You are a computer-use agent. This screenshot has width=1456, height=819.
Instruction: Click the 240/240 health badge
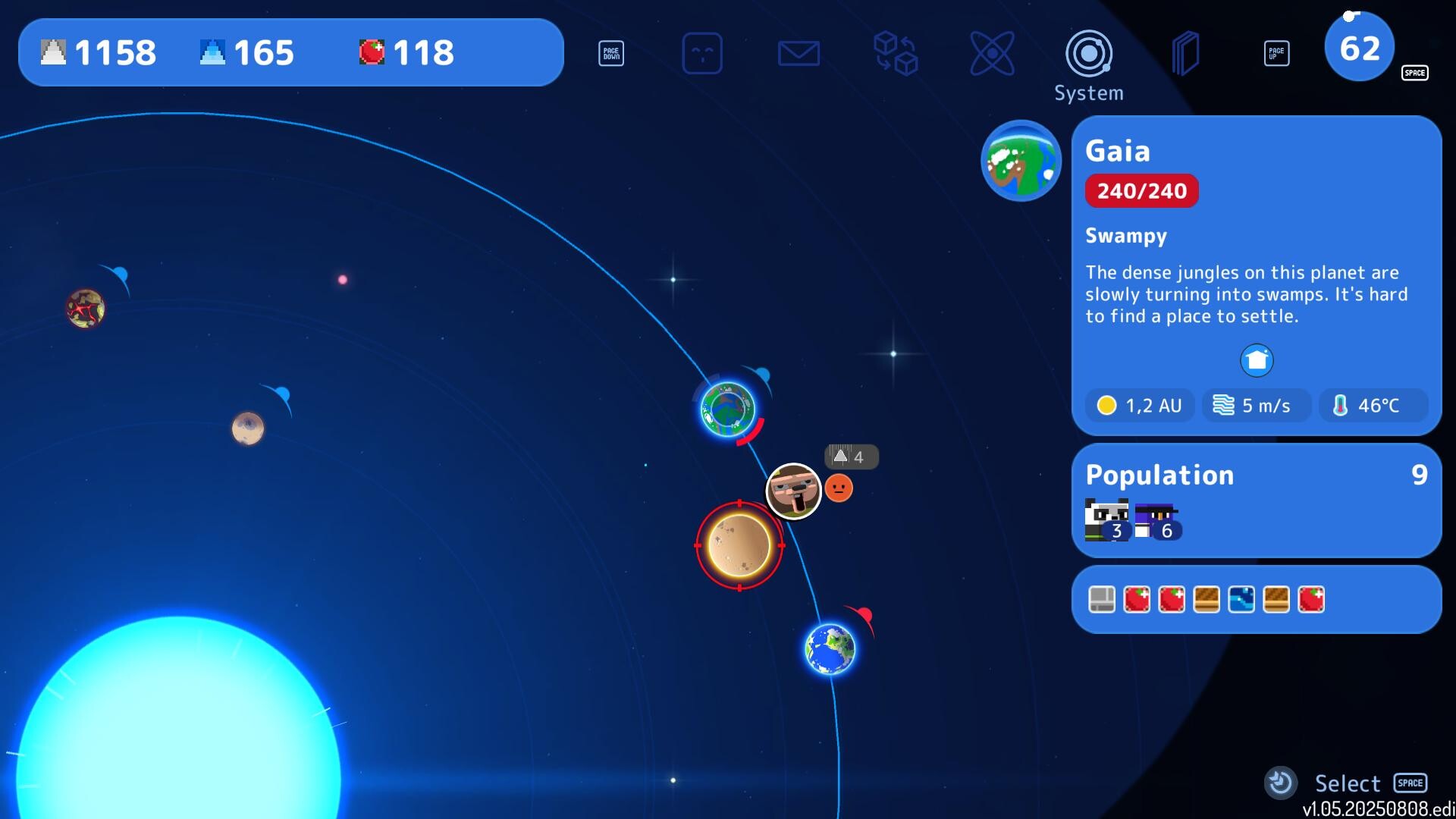[x=1142, y=190]
